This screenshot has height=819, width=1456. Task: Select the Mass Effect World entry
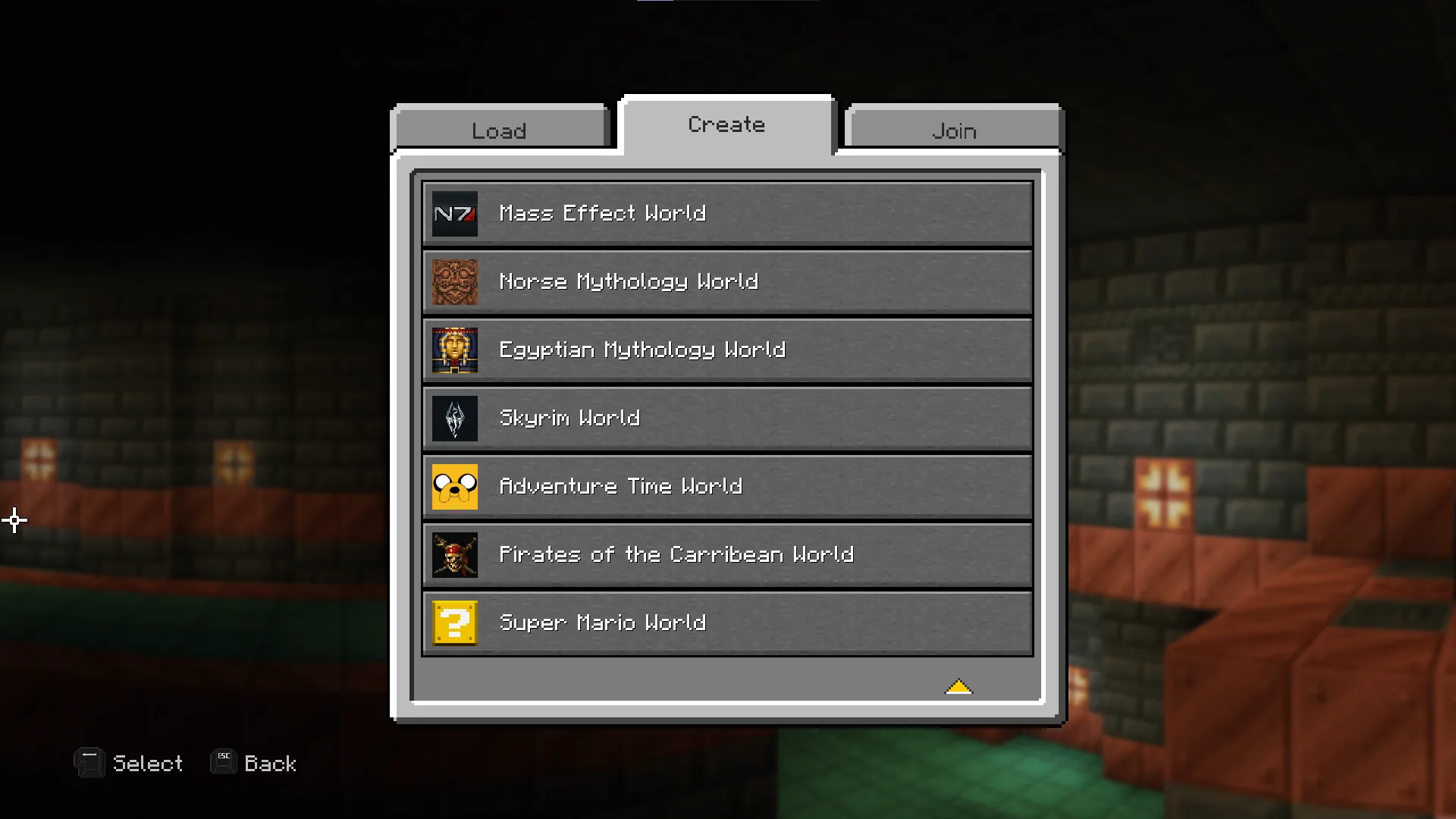(726, 213)
